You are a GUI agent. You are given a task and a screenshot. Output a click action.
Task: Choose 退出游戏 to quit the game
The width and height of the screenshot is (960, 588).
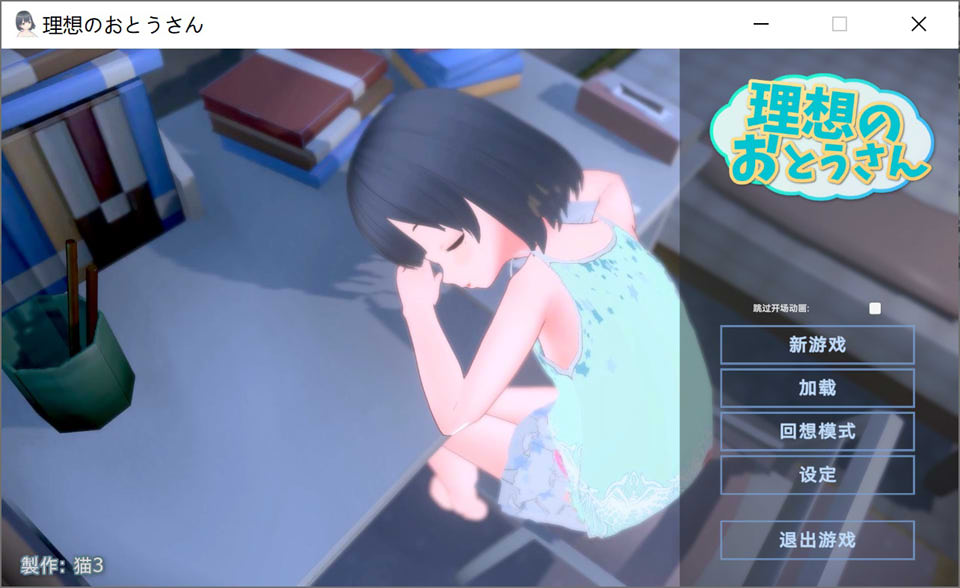coord(817,540)
